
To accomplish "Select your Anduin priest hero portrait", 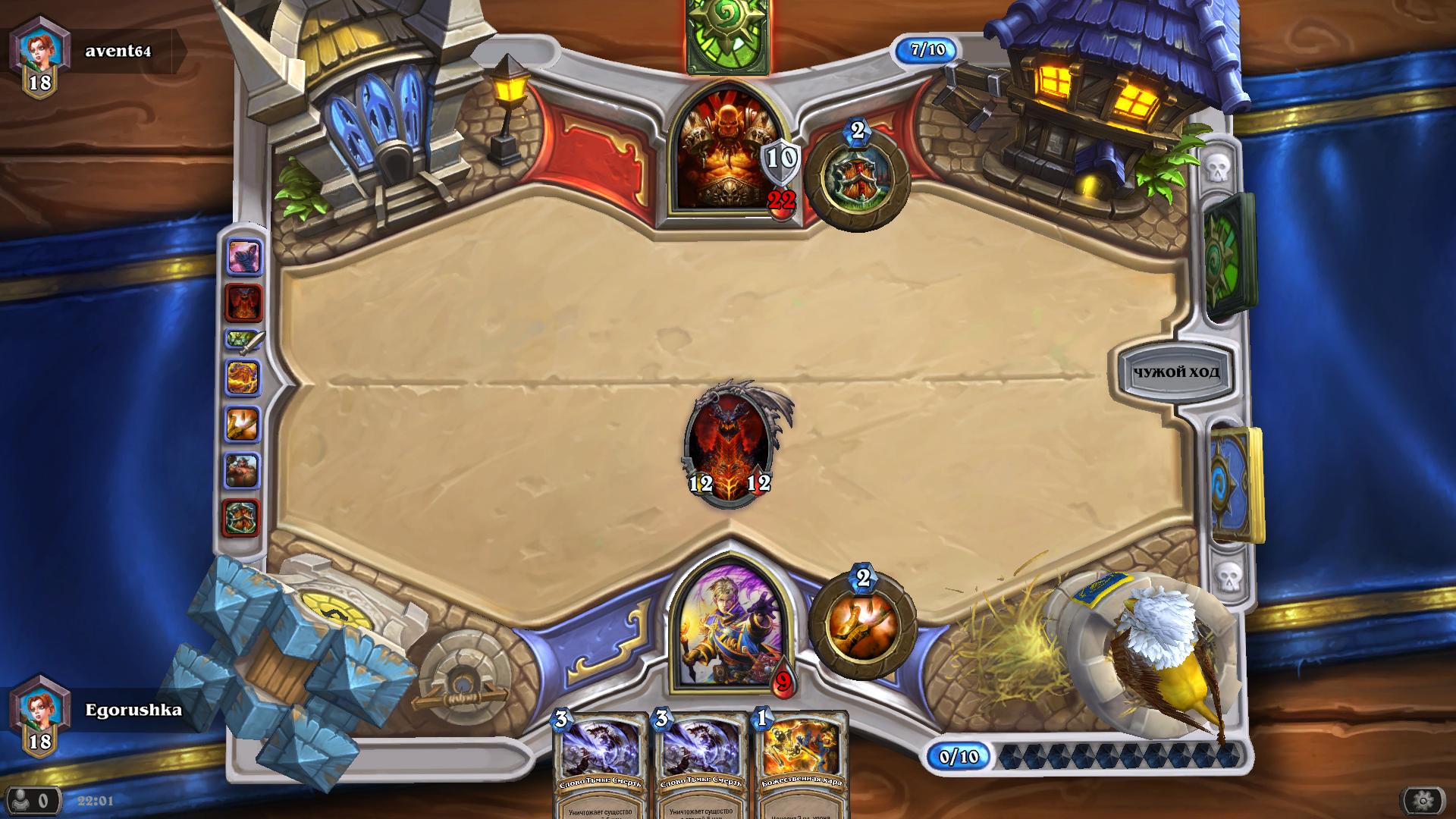I will pyautogui.click(x=728, y=626).
